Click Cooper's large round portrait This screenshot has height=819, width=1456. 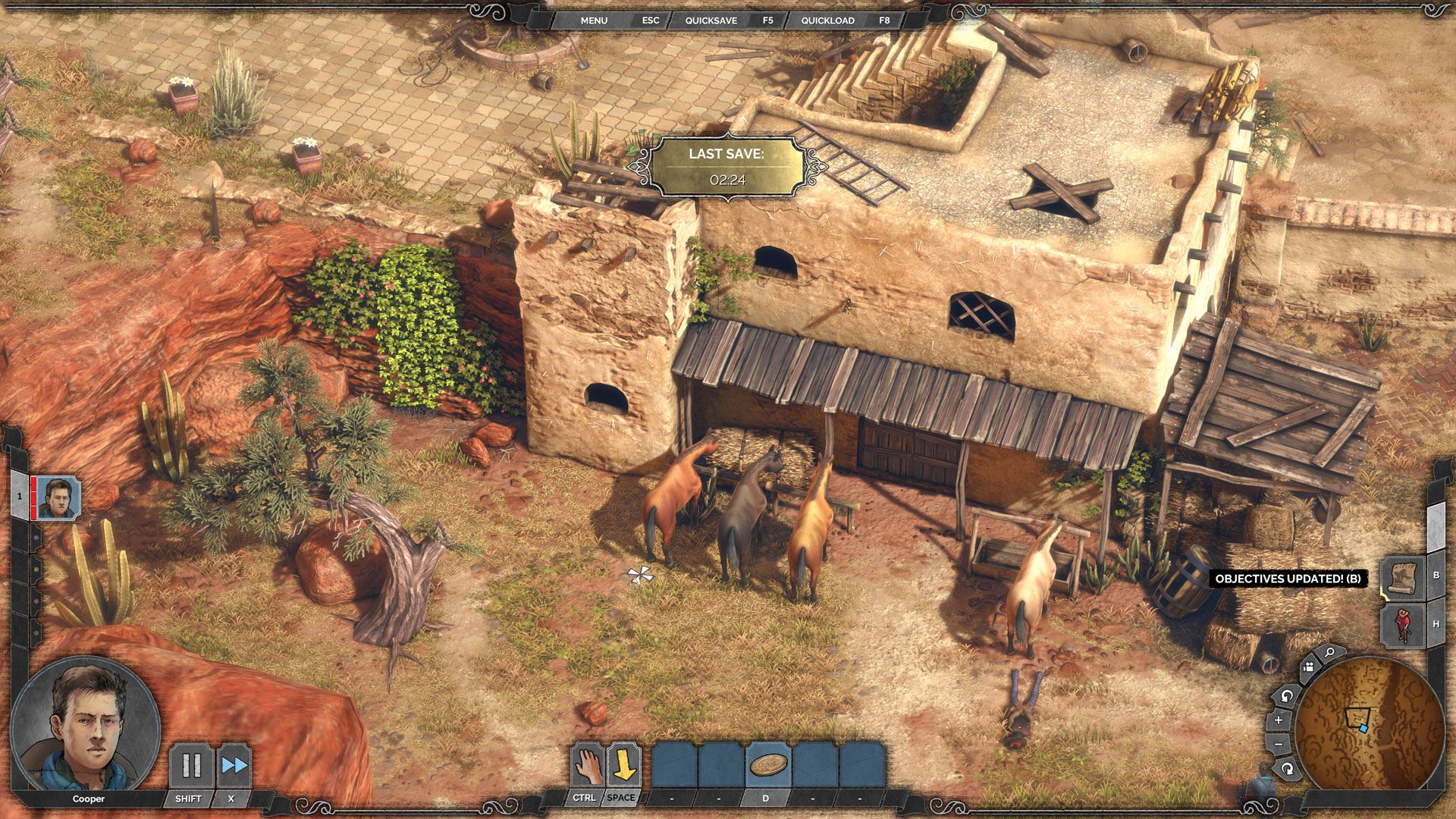tap(85, 724)
